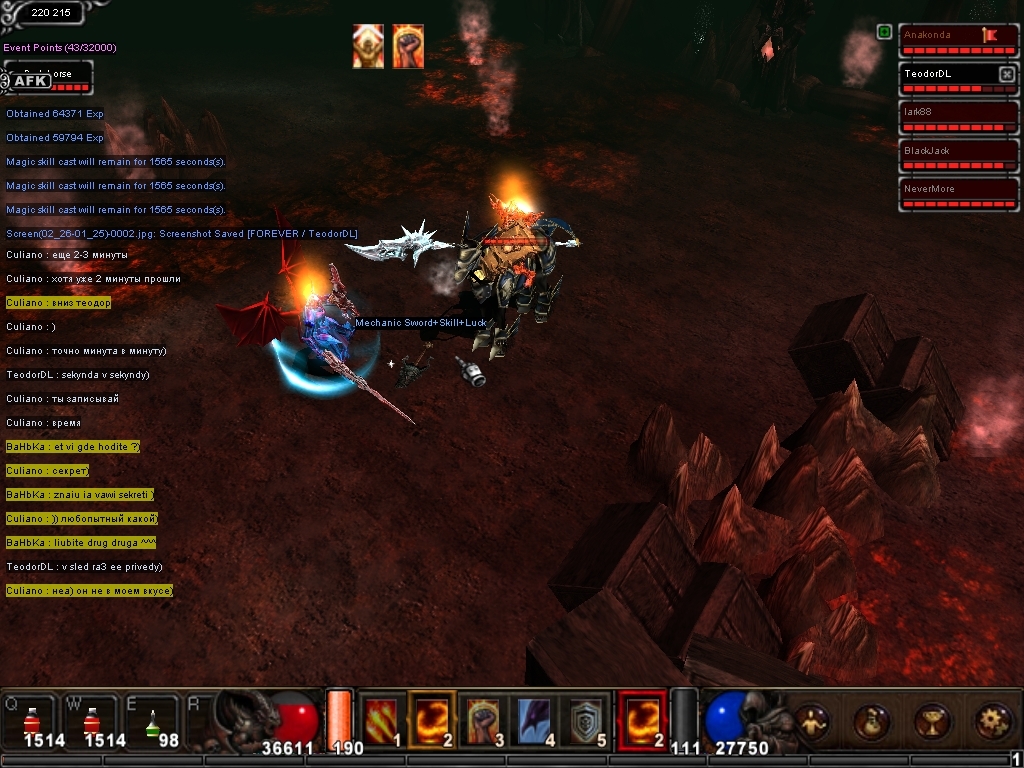The width and height of the screenshot is (1024, 768).
Task: Use the red potion in slot W
Action: (90, 720)
